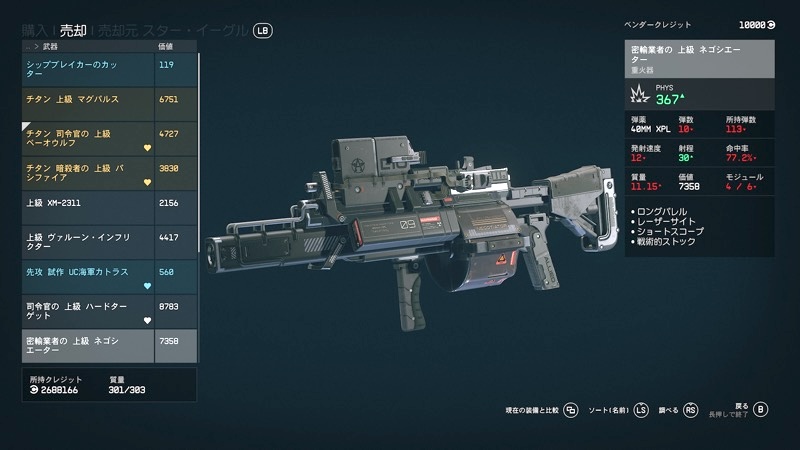Sort the list by 価値 column
Viewport: 800px width, 450px height.
pyautogui.click(x=166, y=46)
